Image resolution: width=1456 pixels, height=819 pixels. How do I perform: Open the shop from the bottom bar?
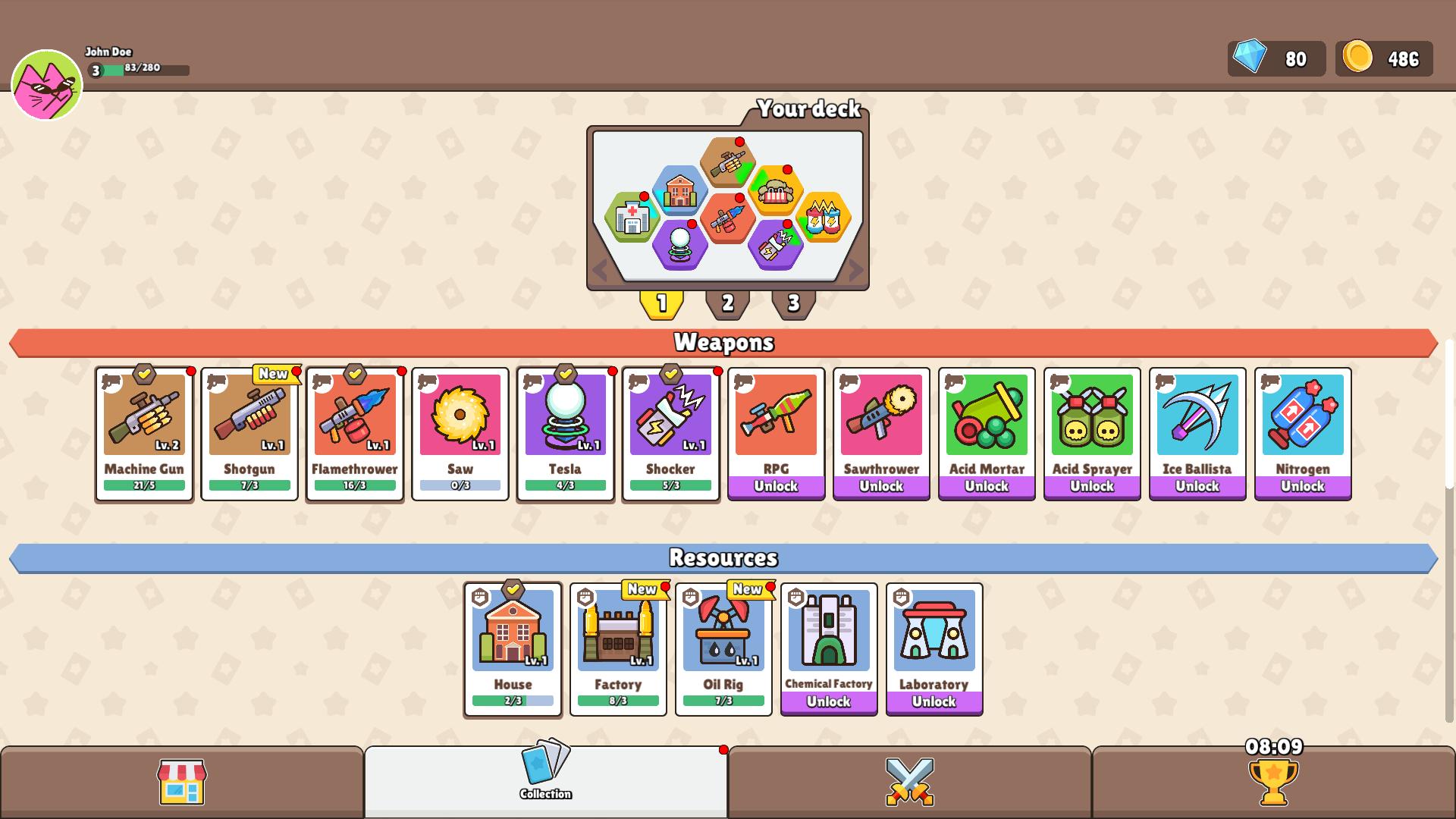(182, 783)
